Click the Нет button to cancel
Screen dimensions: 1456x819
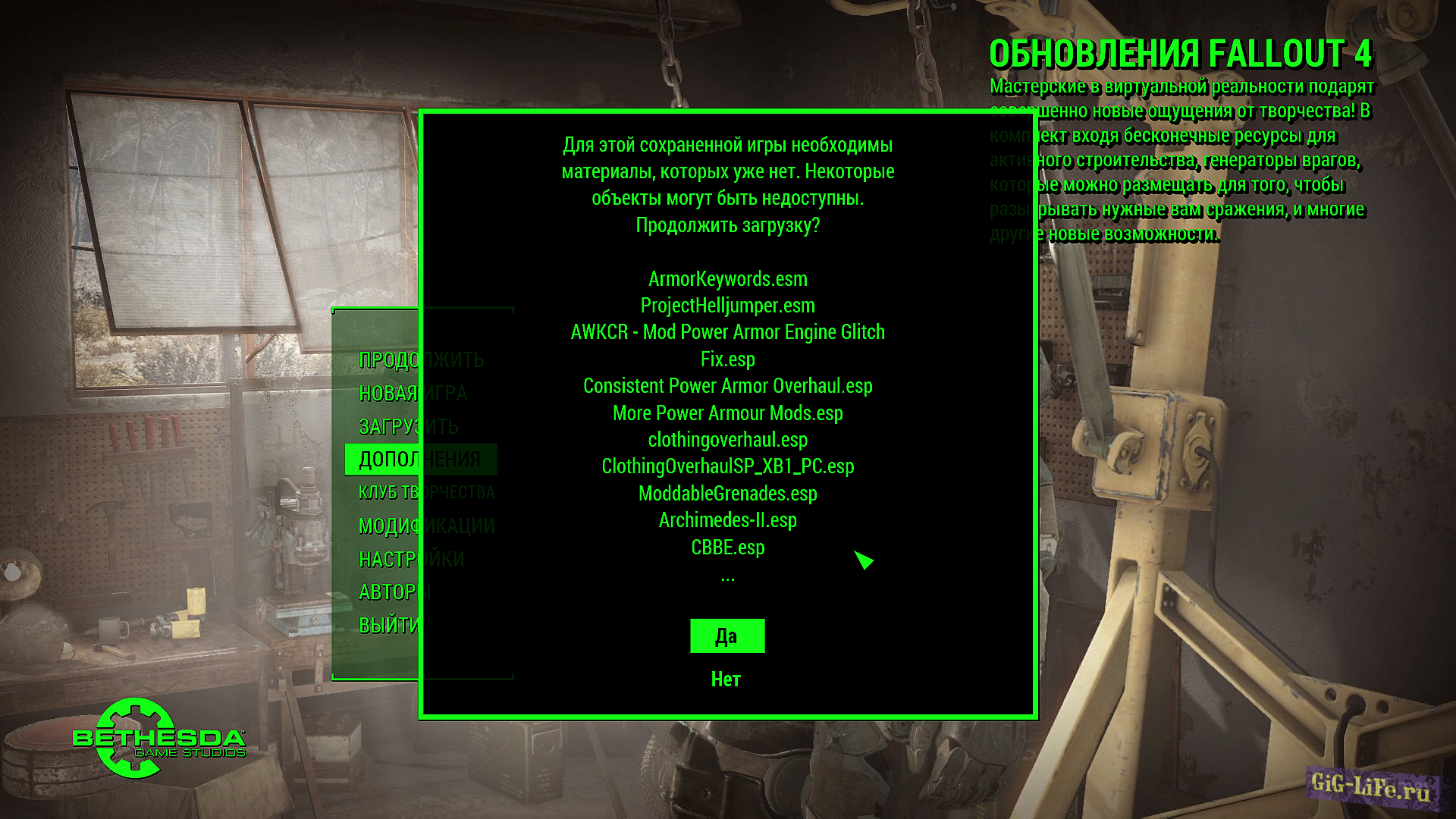726,679
